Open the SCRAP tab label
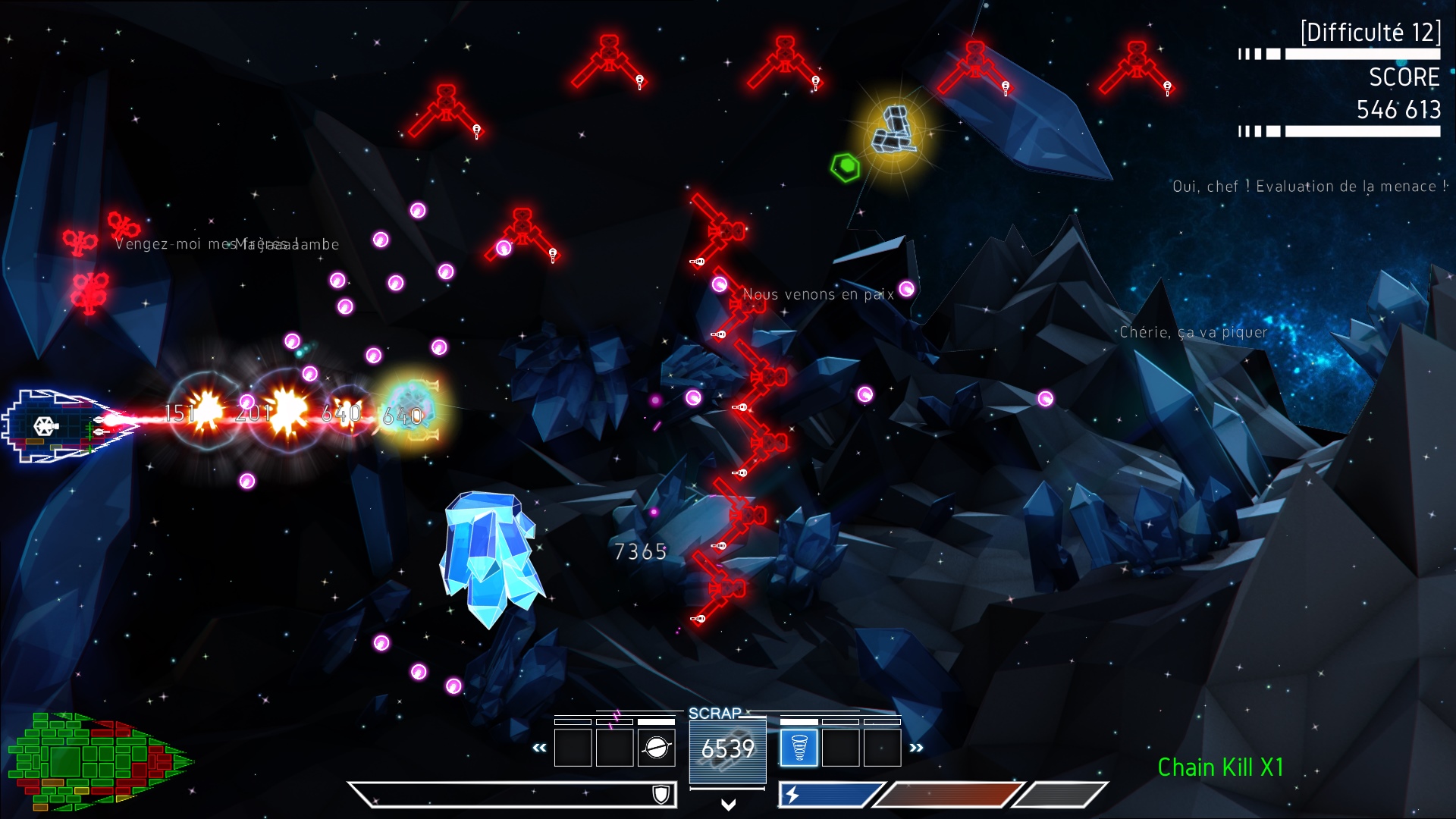Screen dimensions: 1456x819 coord(714,713)
